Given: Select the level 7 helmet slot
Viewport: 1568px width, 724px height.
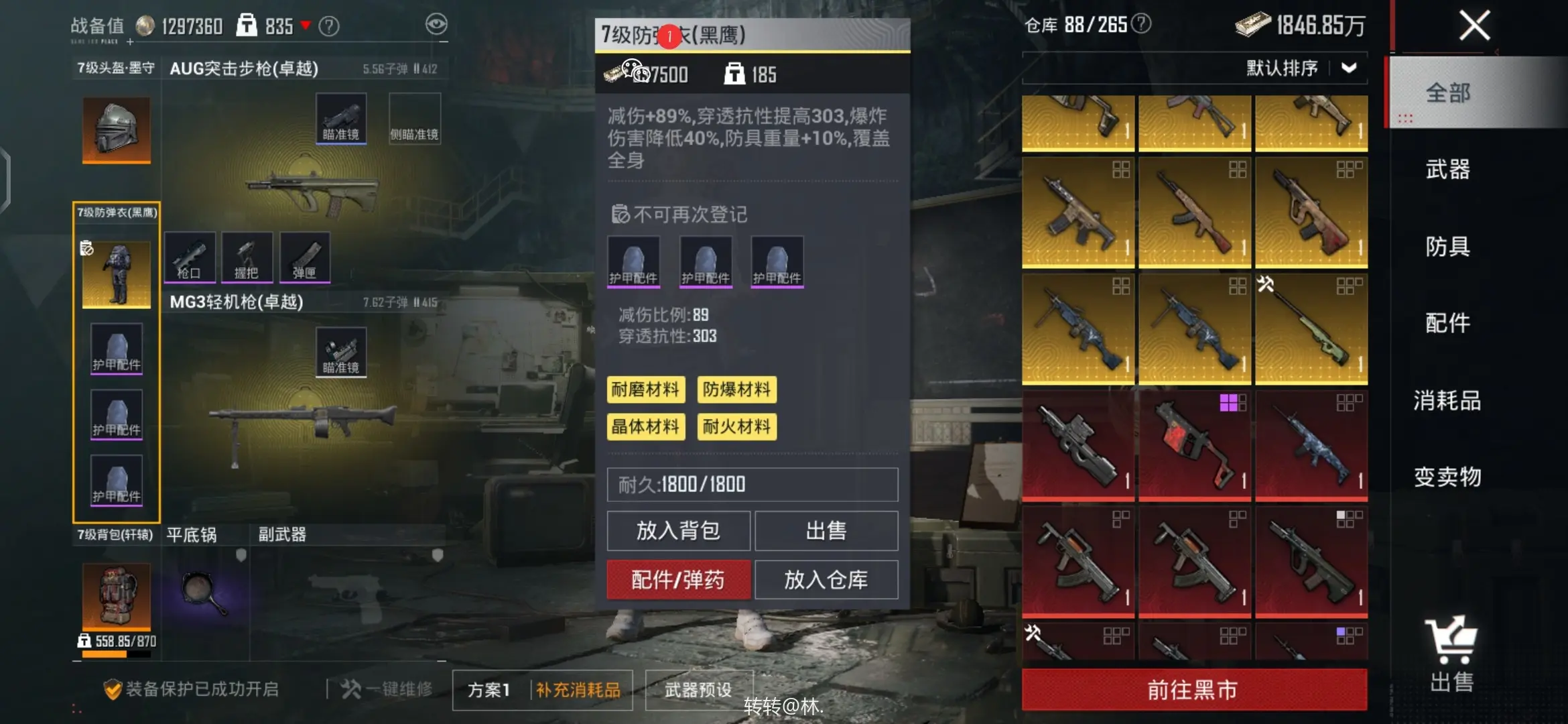Looking at the screenshot, I should pyautogui.click(x=117, y=129).
